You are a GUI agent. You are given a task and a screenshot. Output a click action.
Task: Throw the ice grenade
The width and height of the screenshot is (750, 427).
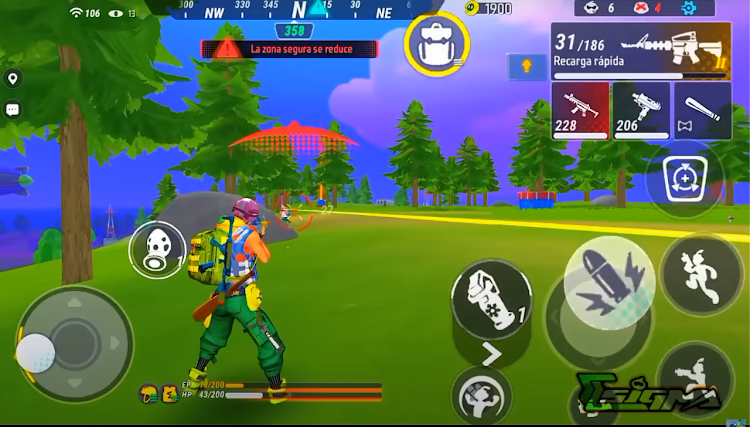click(490, 297)
